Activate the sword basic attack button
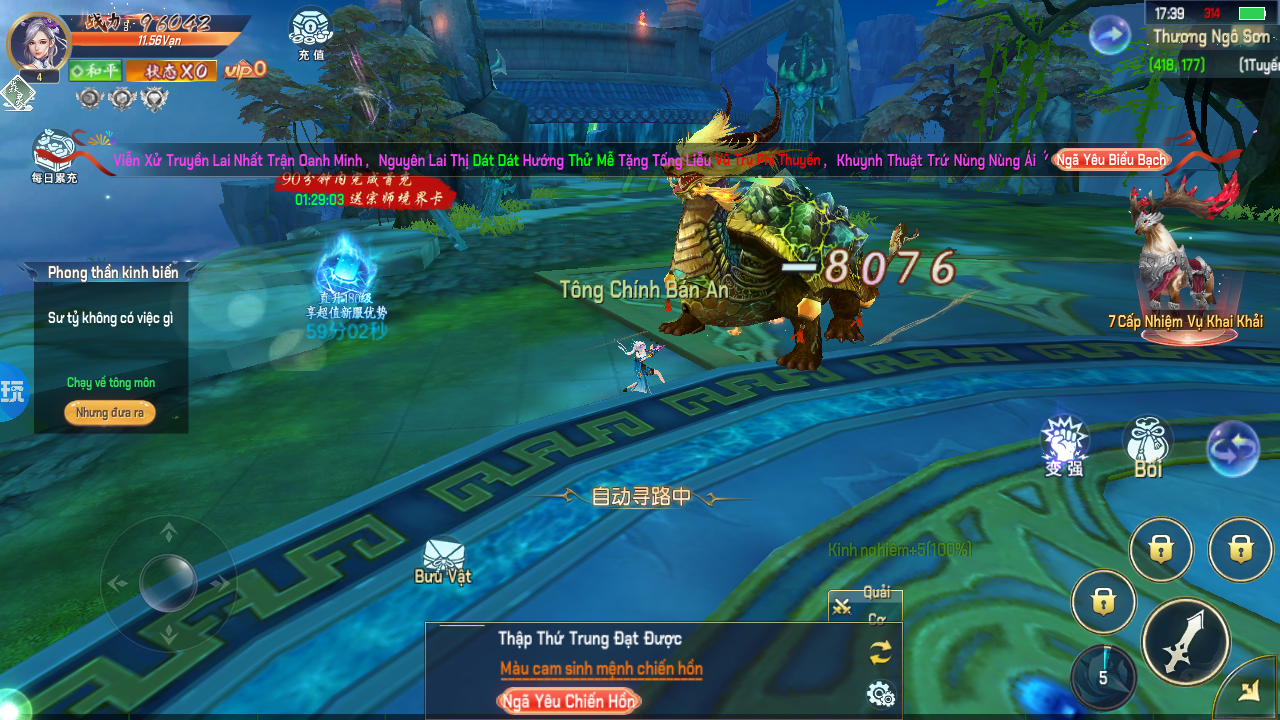Viewport: 1280px width, 720px height. pos(1186,641)
